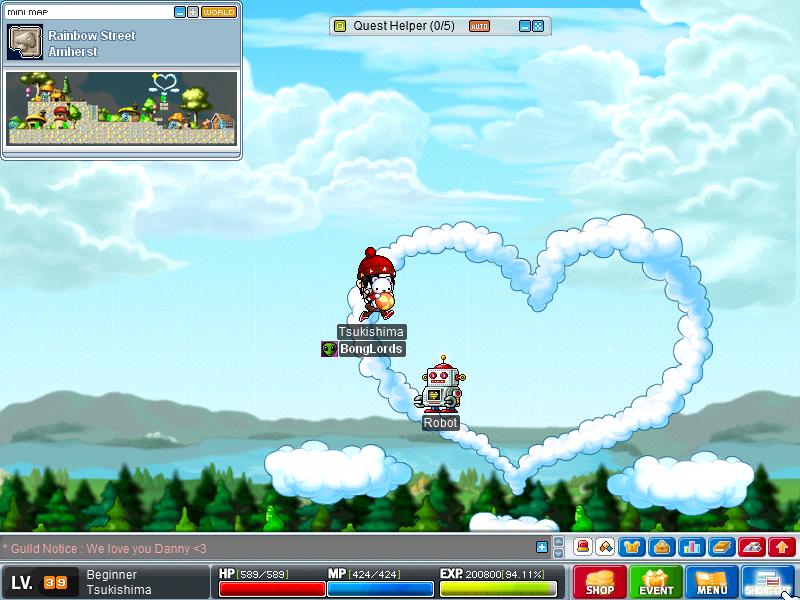The height and width of the screenshot is (600, 800).
Task: Open the stats bar-chart icon
Action: (x=690, y=547)
